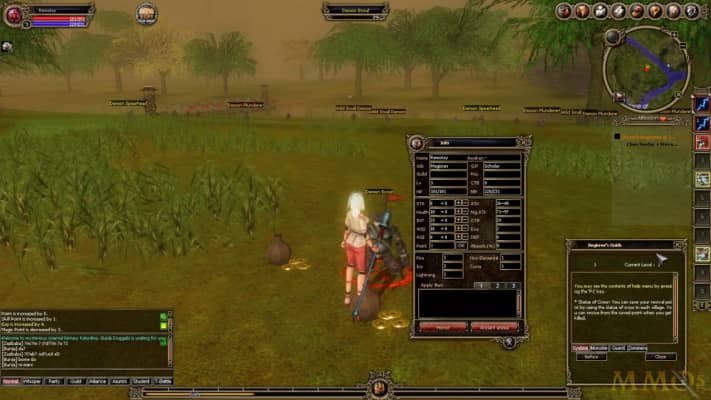Open the T-Battle chat tab
The image size is (711, 400).
[161, 381]
